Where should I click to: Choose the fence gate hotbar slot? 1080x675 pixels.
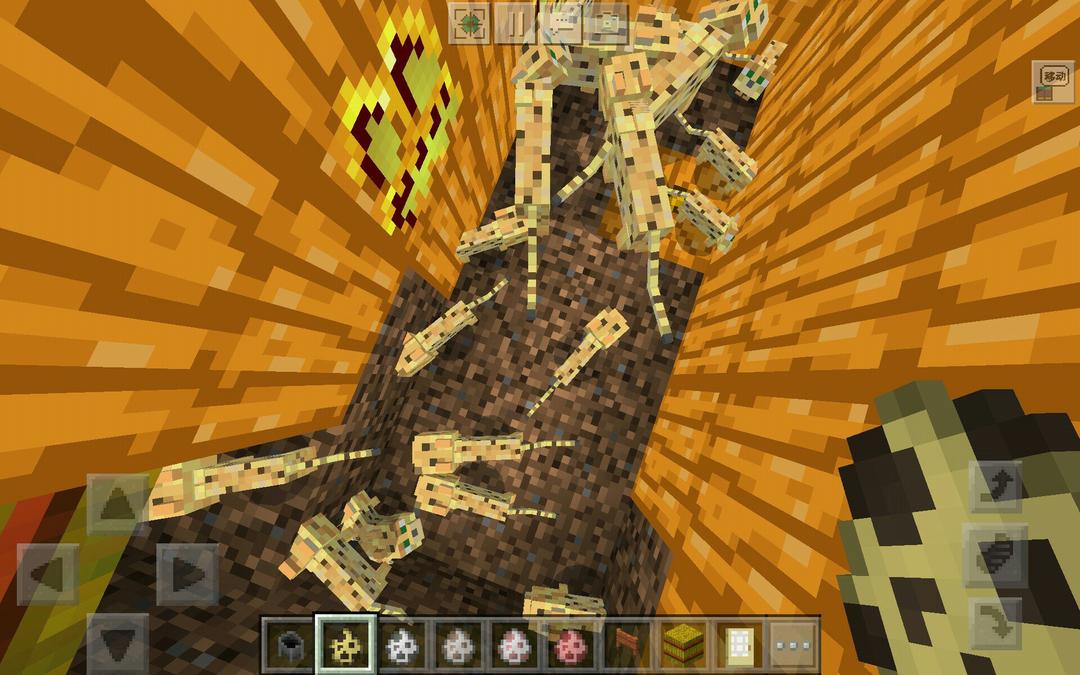point(626,645)
